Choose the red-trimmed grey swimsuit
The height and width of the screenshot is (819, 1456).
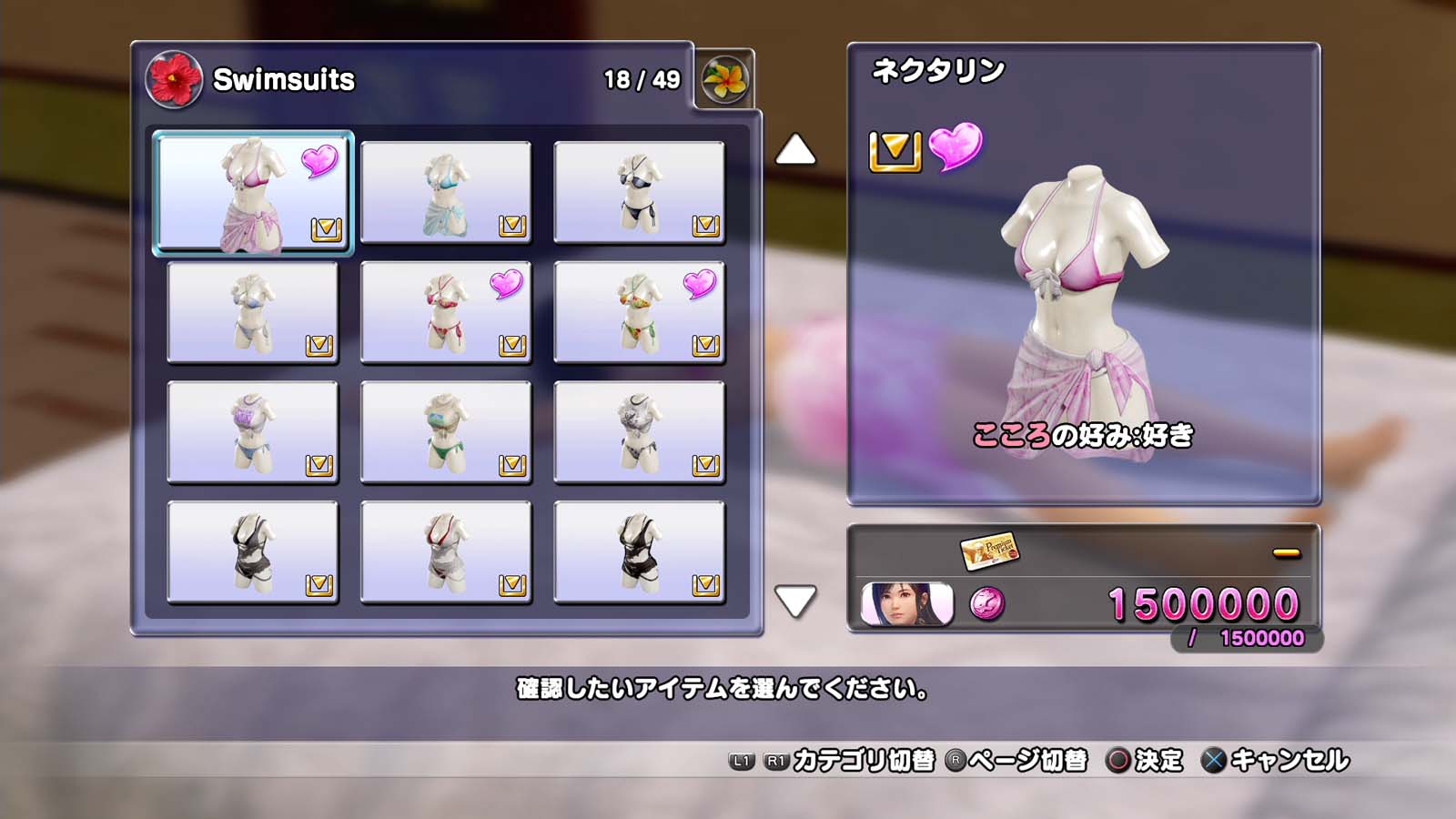tap(446, 552)
